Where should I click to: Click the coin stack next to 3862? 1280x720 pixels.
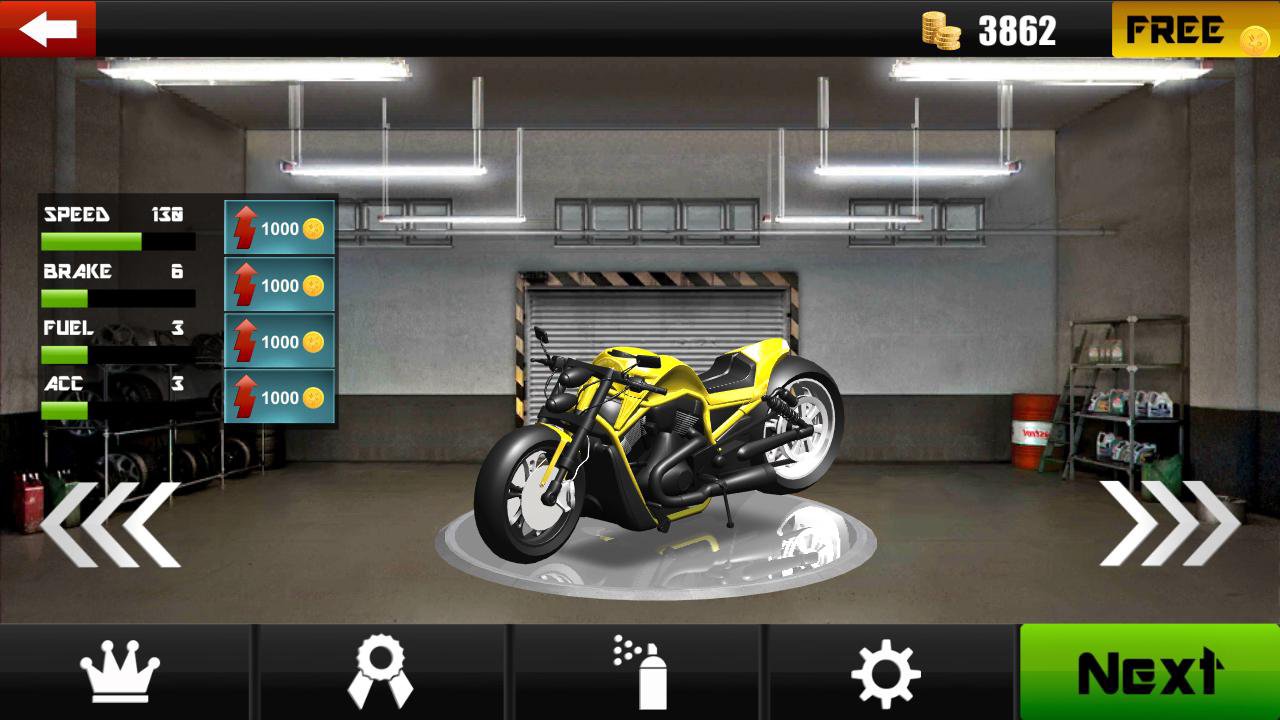[x=941, y=28]
